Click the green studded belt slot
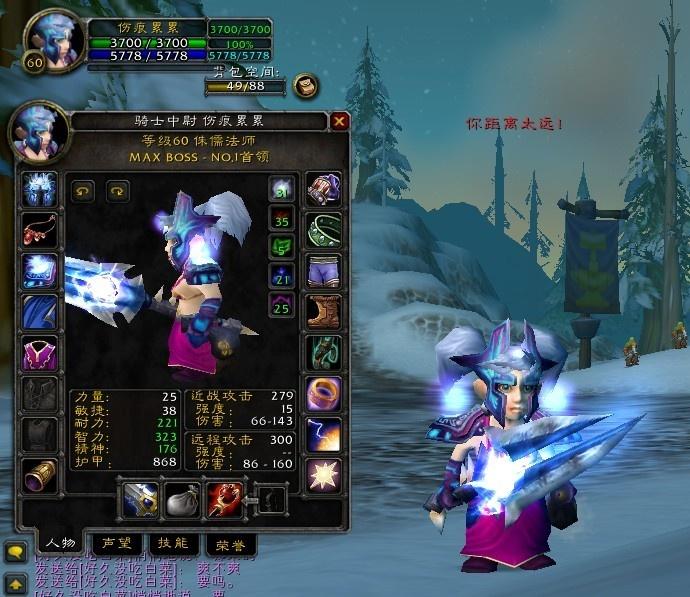 coord(323,230)
